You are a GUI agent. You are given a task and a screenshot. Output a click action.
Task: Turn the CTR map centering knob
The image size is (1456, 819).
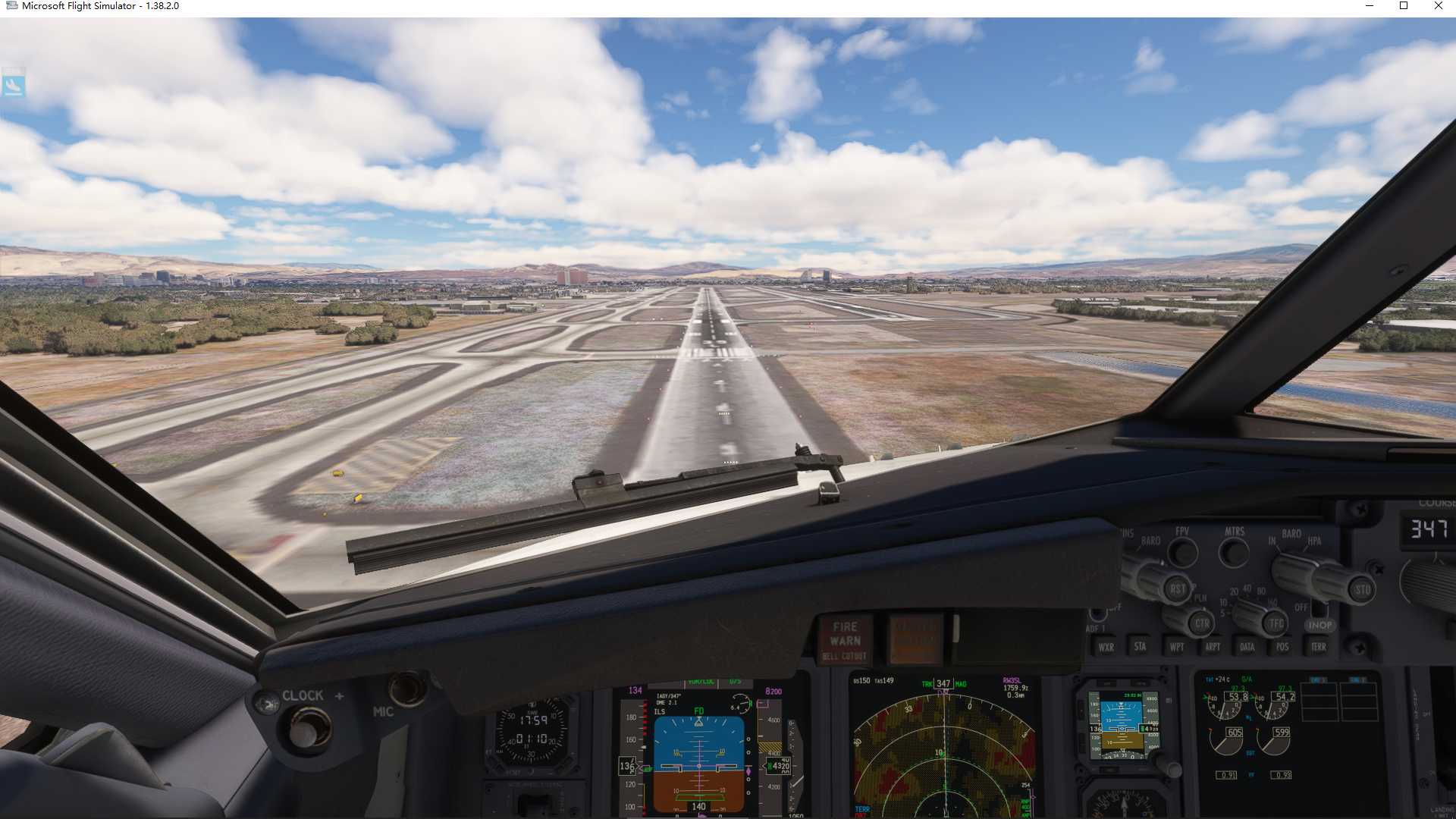(x=1201, y=624)
